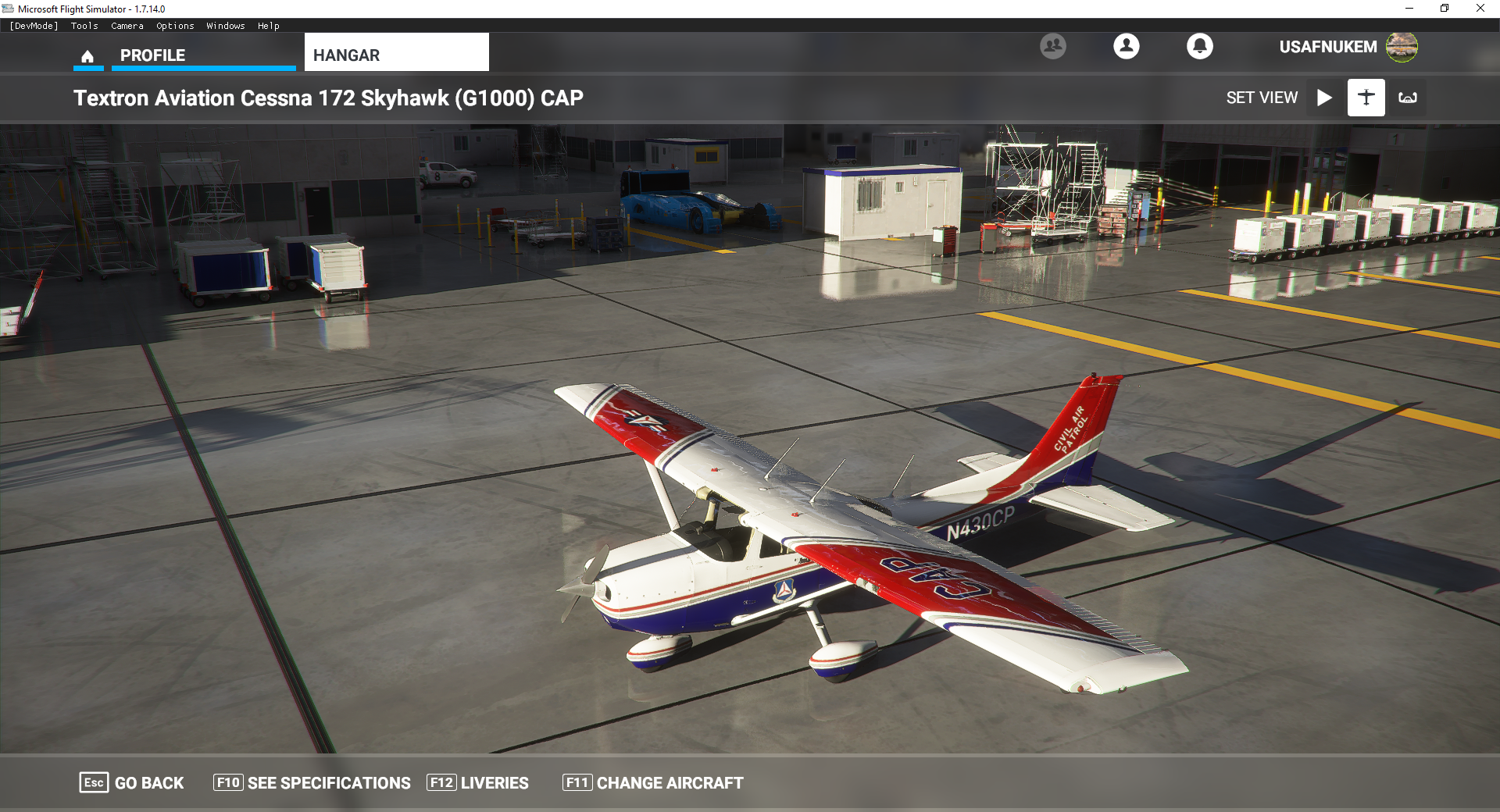
Task: Switch to the cockpit view button
Action: click(1407, 98)
